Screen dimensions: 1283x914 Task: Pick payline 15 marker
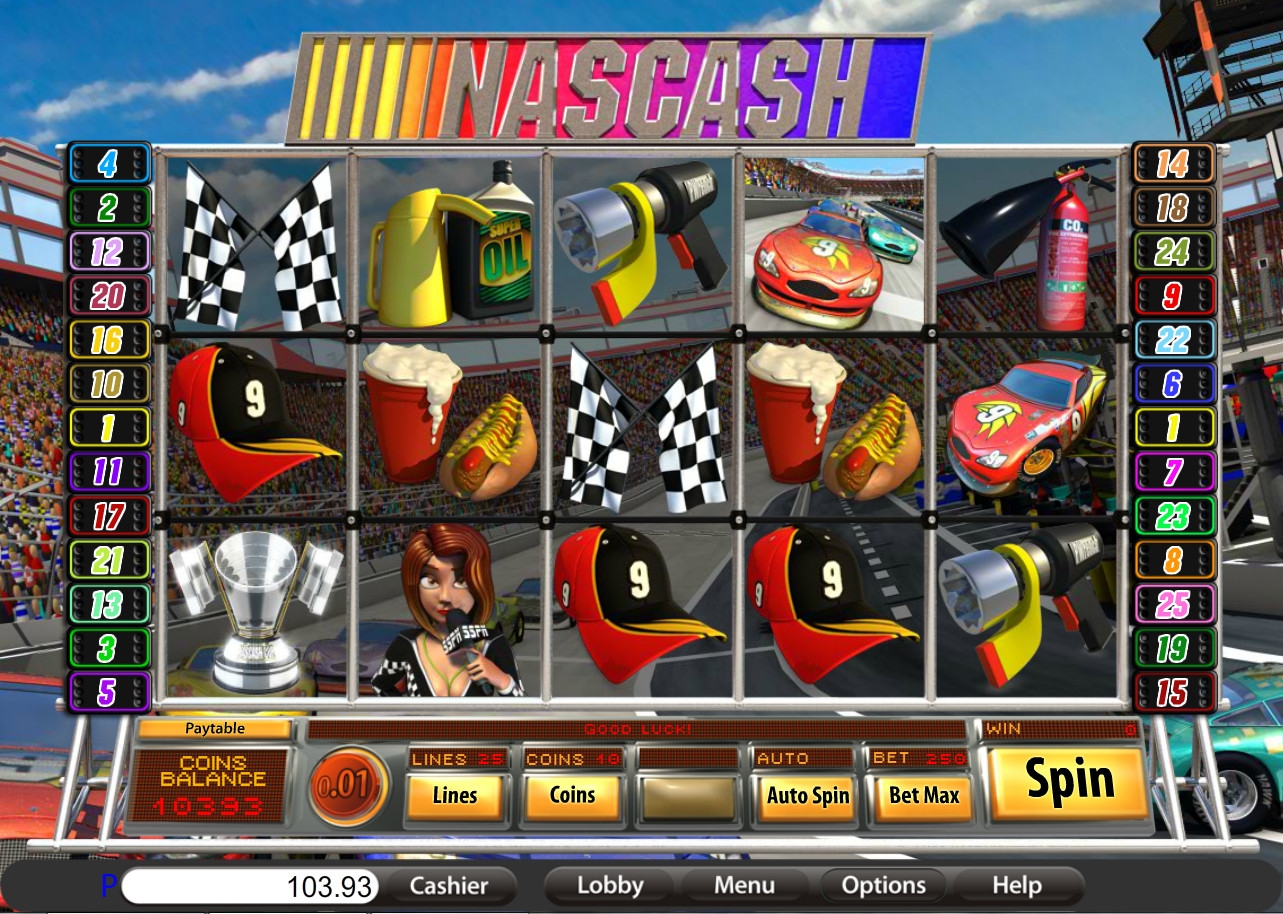pyautogui.click(x=1172, y=692)
